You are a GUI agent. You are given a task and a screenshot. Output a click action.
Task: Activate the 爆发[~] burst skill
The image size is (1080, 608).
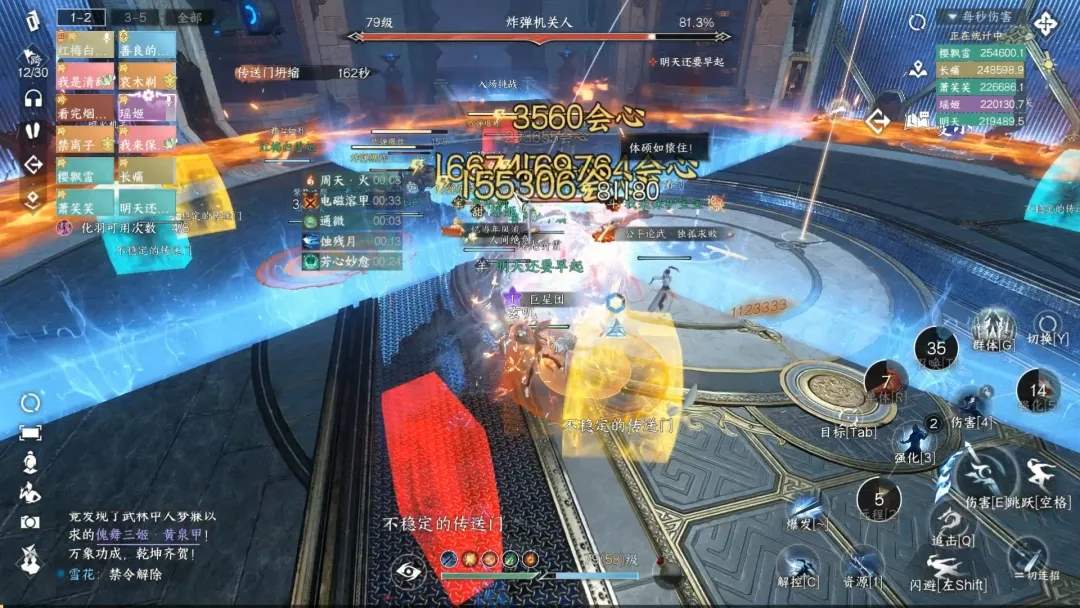pyautogui.click(x=806, y=508)
